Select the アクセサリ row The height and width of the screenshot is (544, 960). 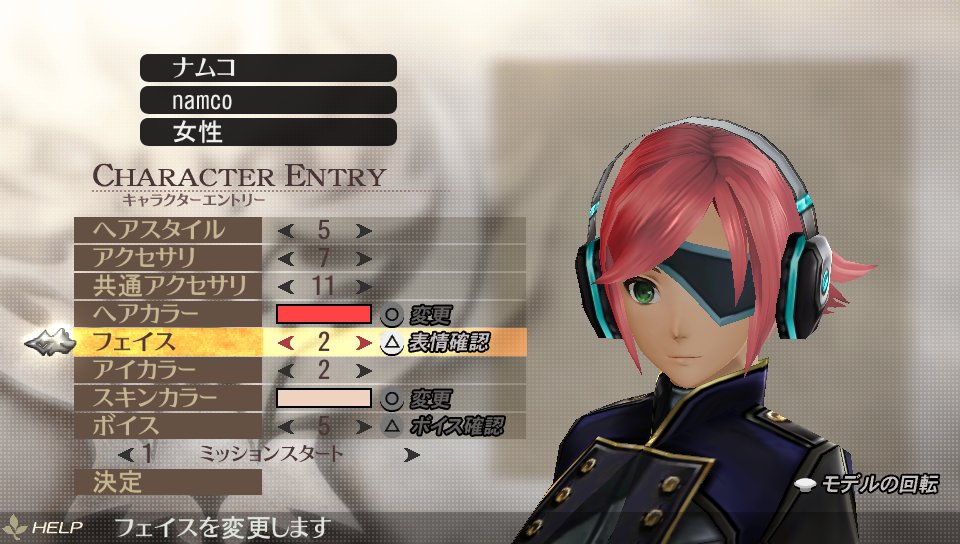point(168,258)
